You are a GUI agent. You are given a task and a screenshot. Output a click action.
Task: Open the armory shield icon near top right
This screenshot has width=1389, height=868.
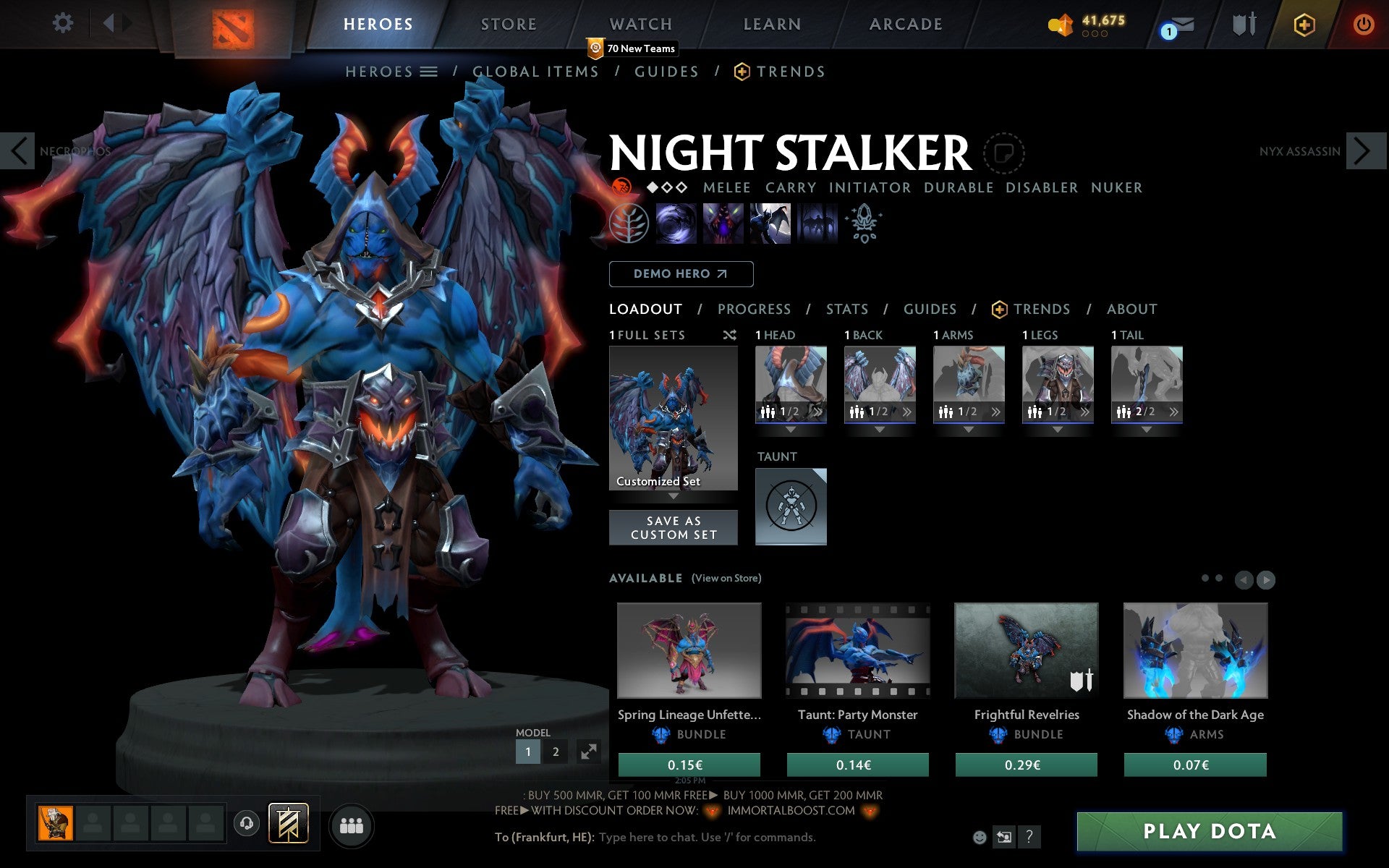(x=1242, y=23)
